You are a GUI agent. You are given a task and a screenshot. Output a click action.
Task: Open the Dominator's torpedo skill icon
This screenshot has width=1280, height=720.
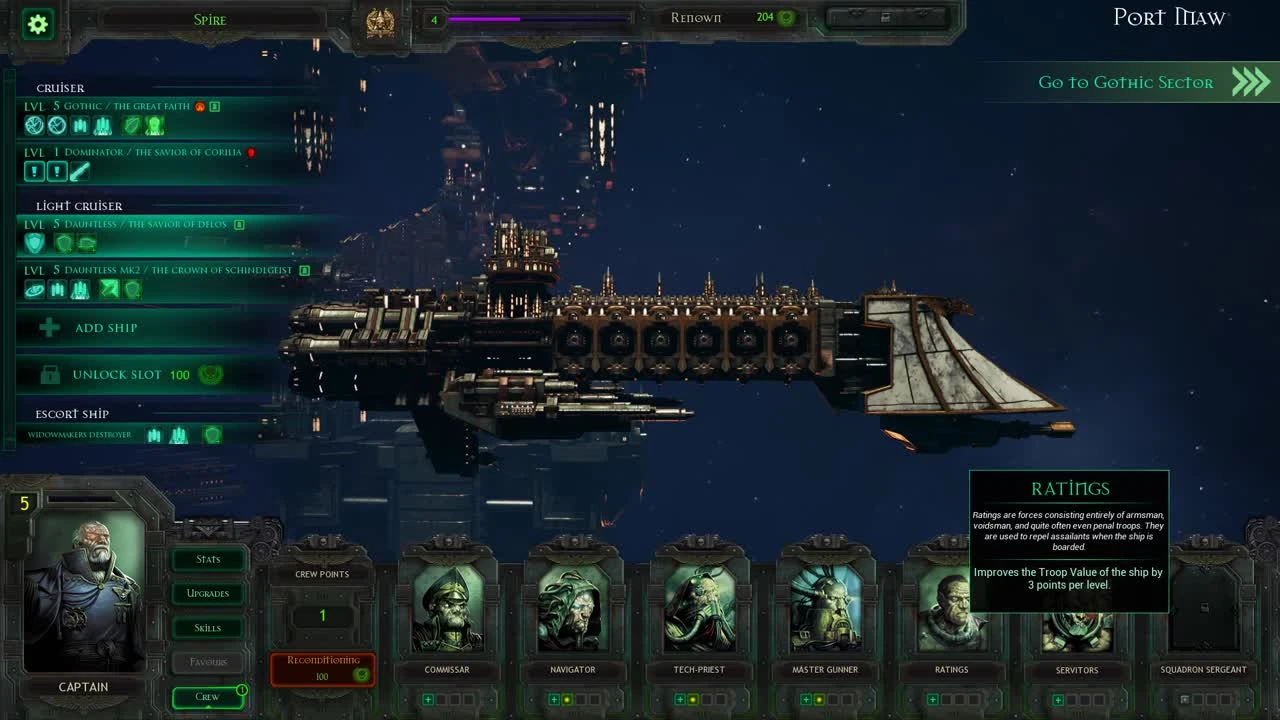click(x=79, y=171)
